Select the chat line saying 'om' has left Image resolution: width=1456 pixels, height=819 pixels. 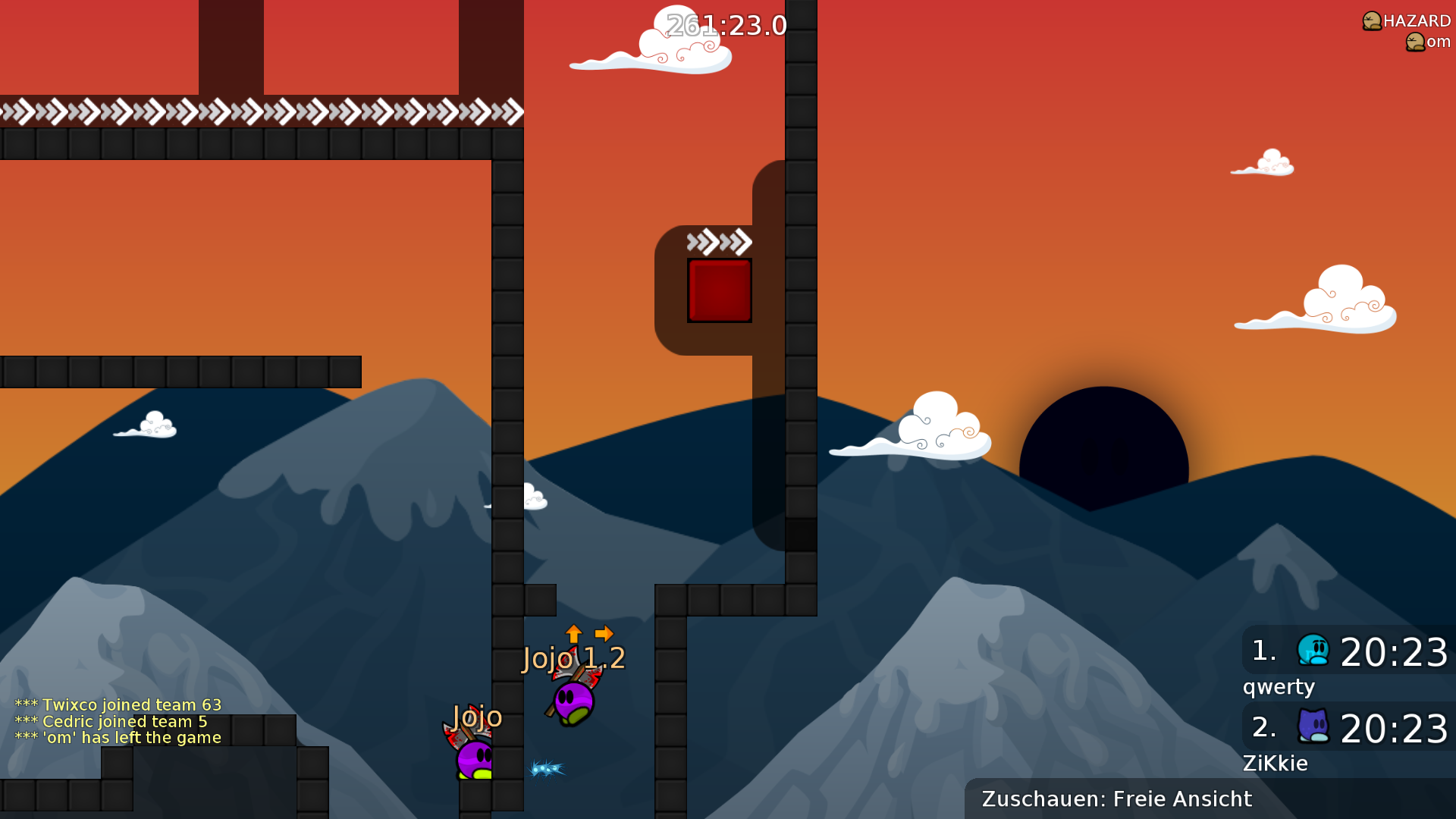click(x=118, y=736)
